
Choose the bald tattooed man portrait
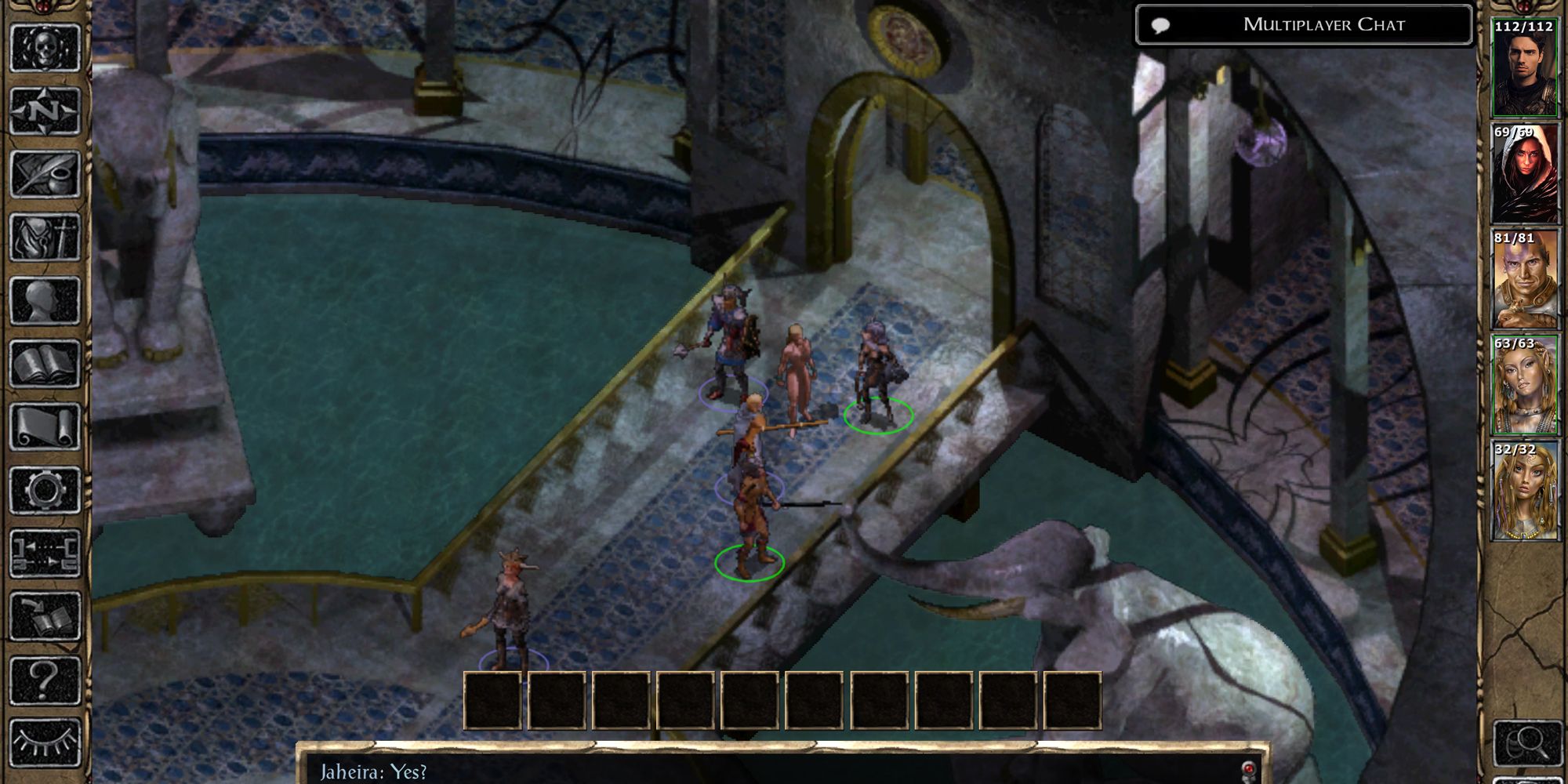tap(1524, 280)
